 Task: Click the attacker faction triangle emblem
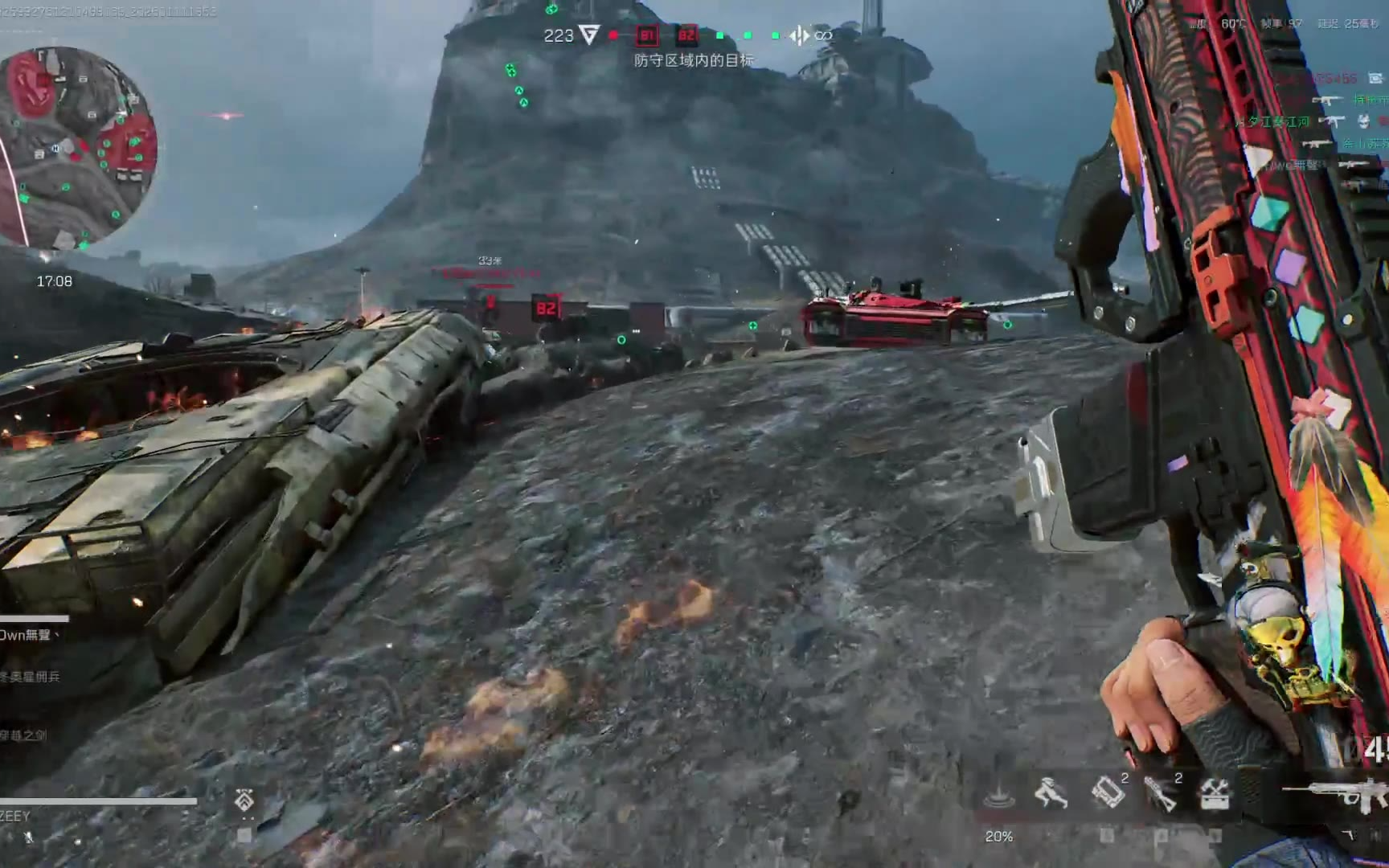pos(590,35)
